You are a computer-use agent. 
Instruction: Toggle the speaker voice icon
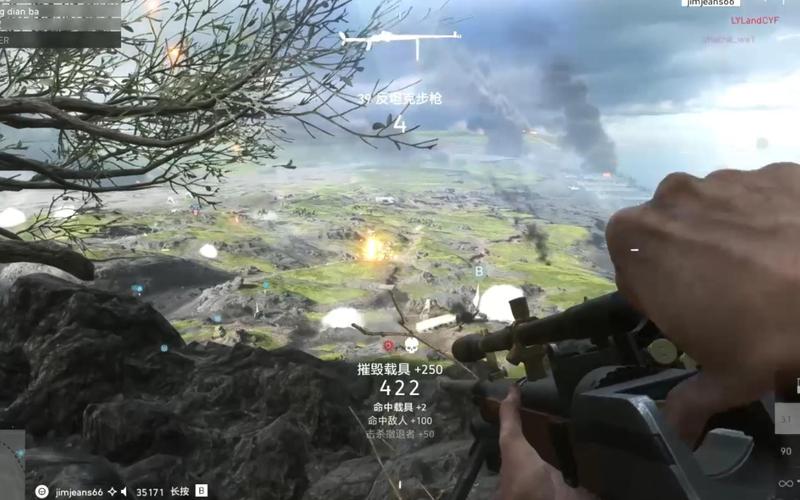(125, 491)
